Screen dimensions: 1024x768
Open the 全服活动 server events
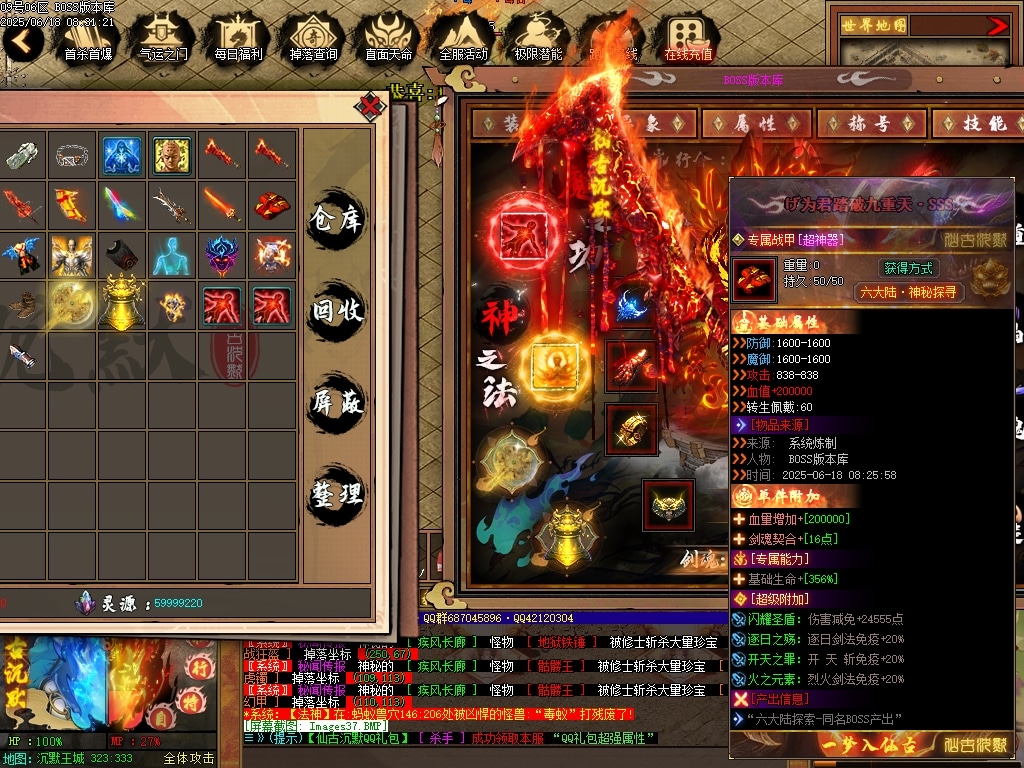463,40
